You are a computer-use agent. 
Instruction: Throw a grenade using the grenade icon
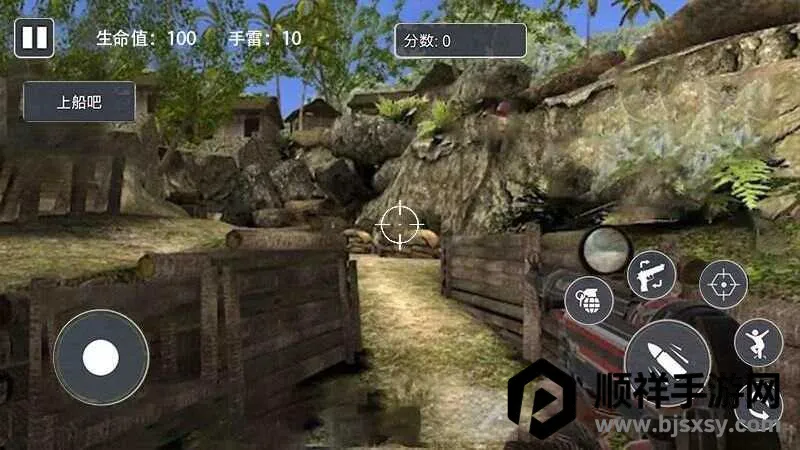pyautogui.click(x=589, y=300)
